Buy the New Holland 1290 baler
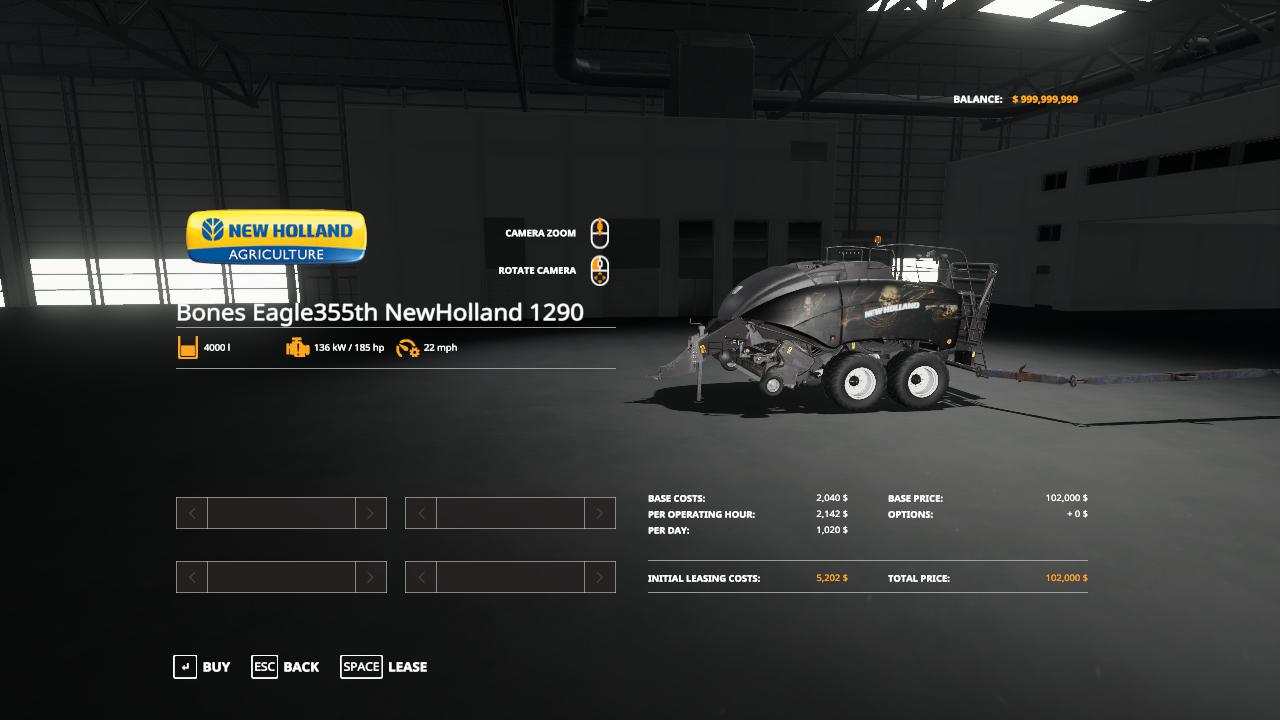This screenshot has width=1280, height=720. 203,667
